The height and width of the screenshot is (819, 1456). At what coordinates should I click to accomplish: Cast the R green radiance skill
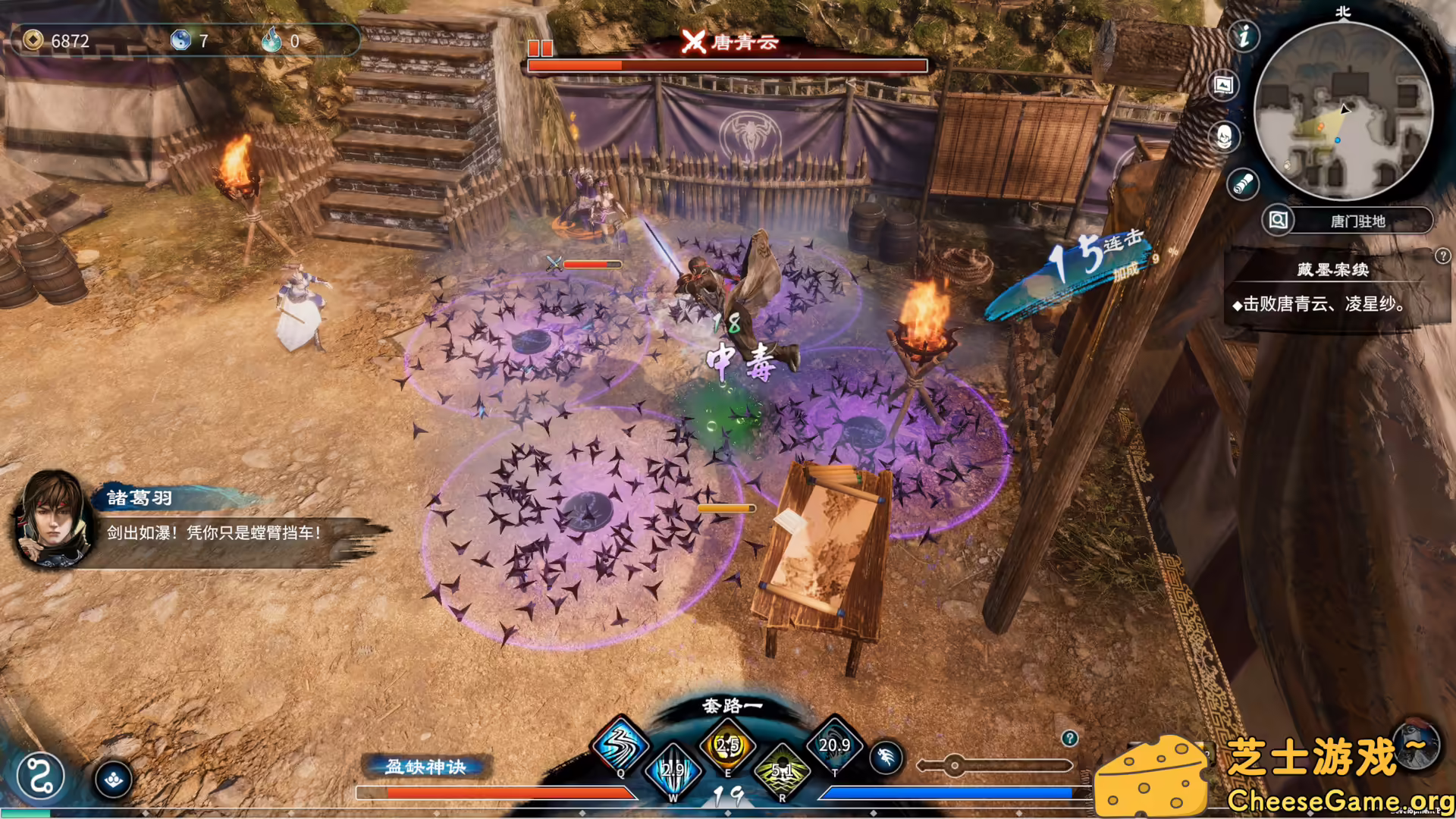pos(782,770)
